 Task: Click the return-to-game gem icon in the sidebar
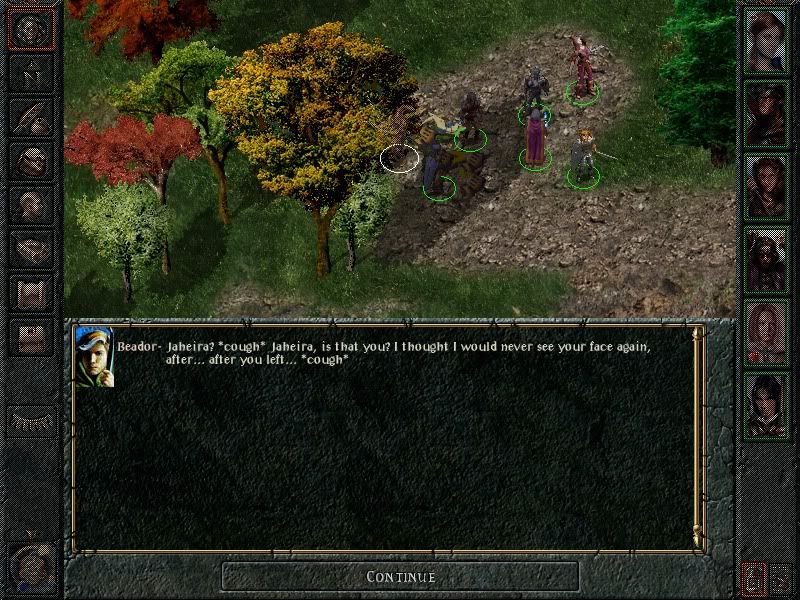(31, 29)
